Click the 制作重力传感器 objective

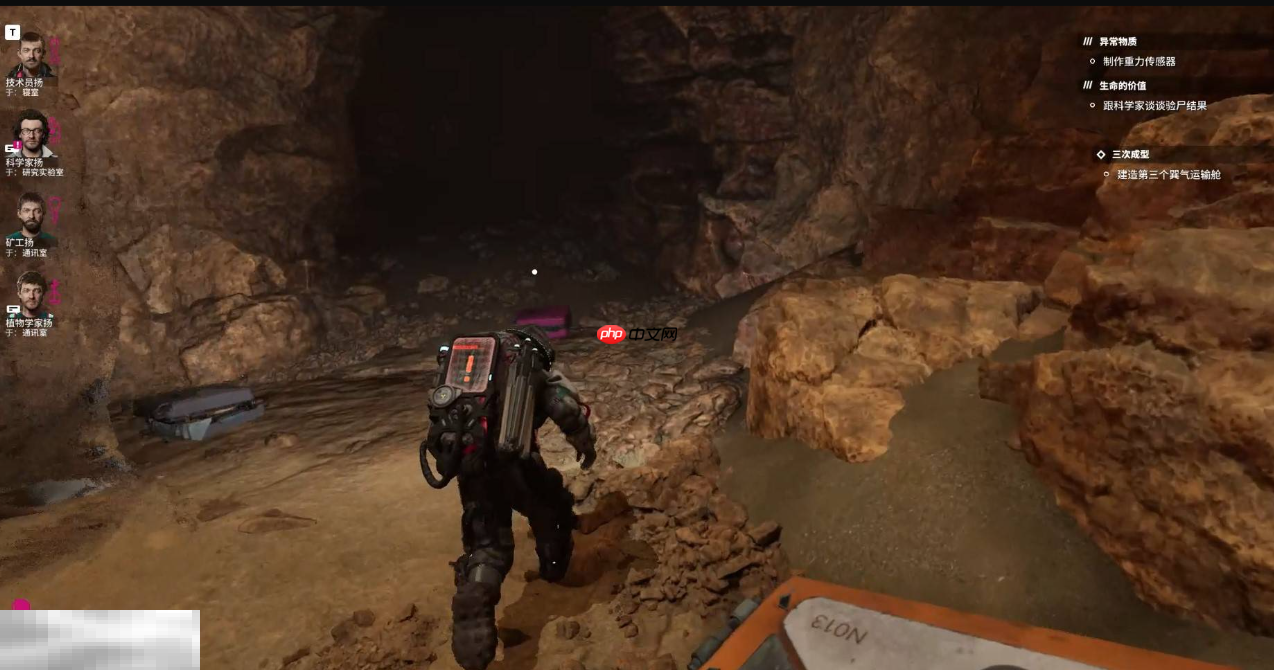point(1139,61)
